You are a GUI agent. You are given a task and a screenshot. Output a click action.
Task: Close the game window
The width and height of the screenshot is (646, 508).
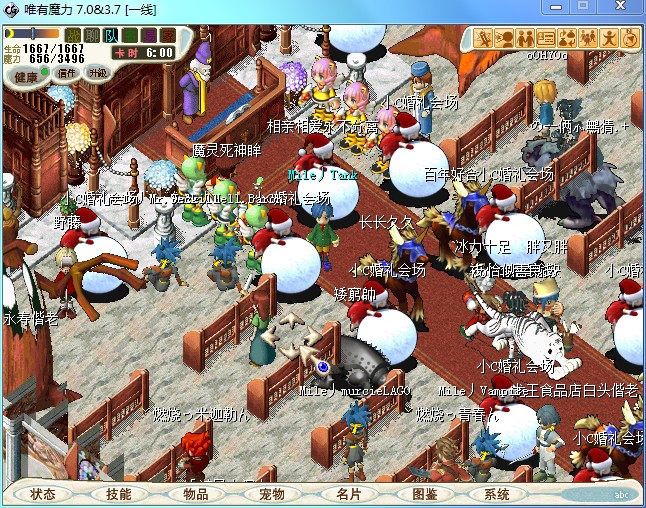[x=620, y=8]
